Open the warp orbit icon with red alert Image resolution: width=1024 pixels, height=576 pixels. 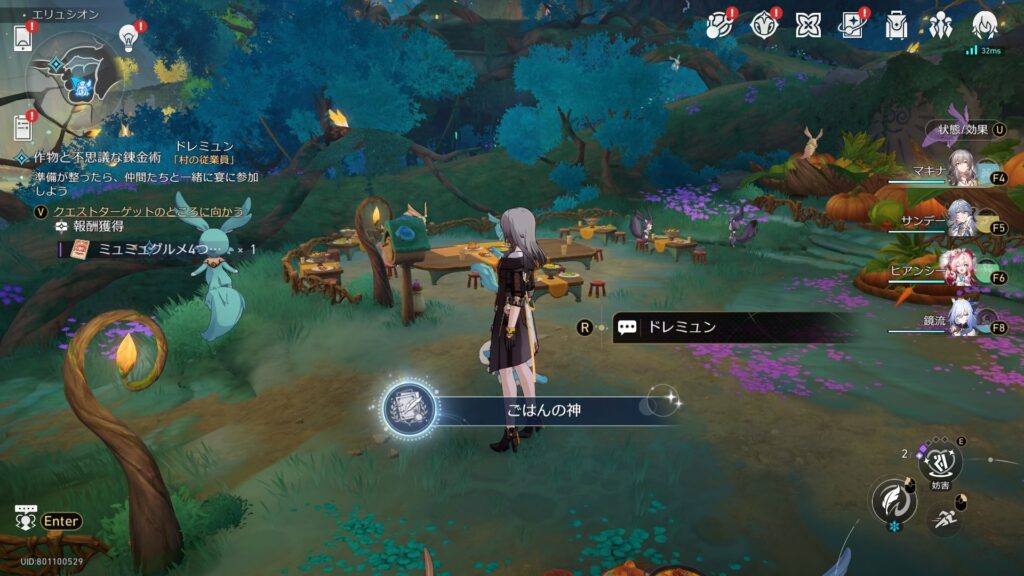click(x=720, y=26)
